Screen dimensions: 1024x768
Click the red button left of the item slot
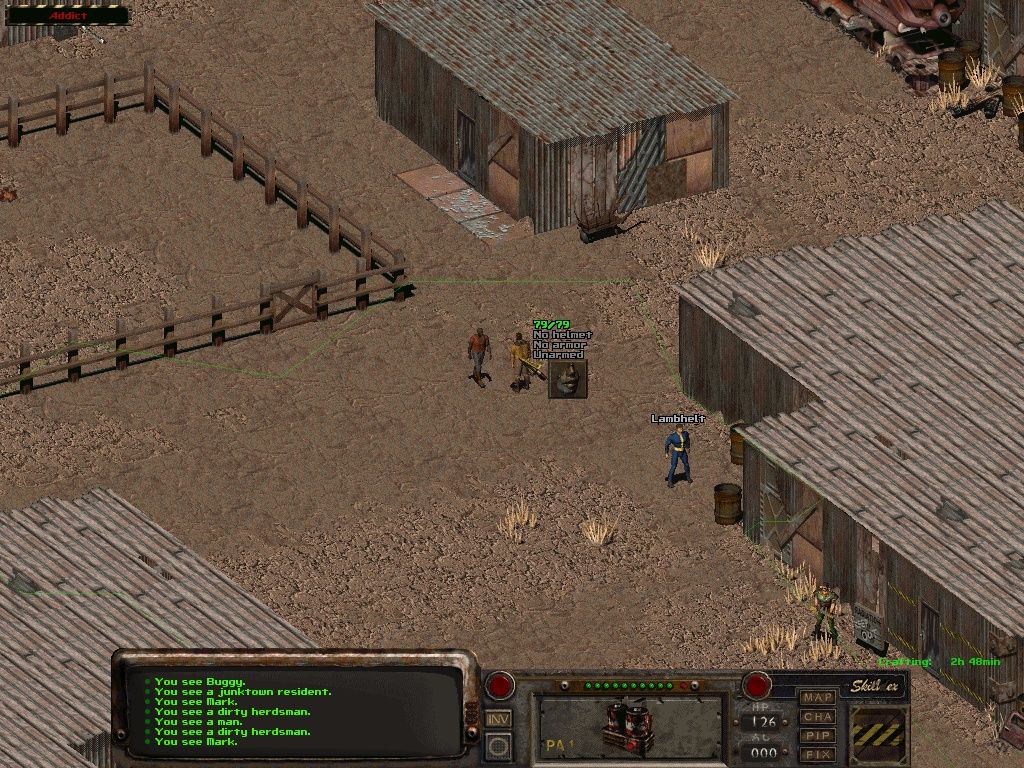[499, 686]
